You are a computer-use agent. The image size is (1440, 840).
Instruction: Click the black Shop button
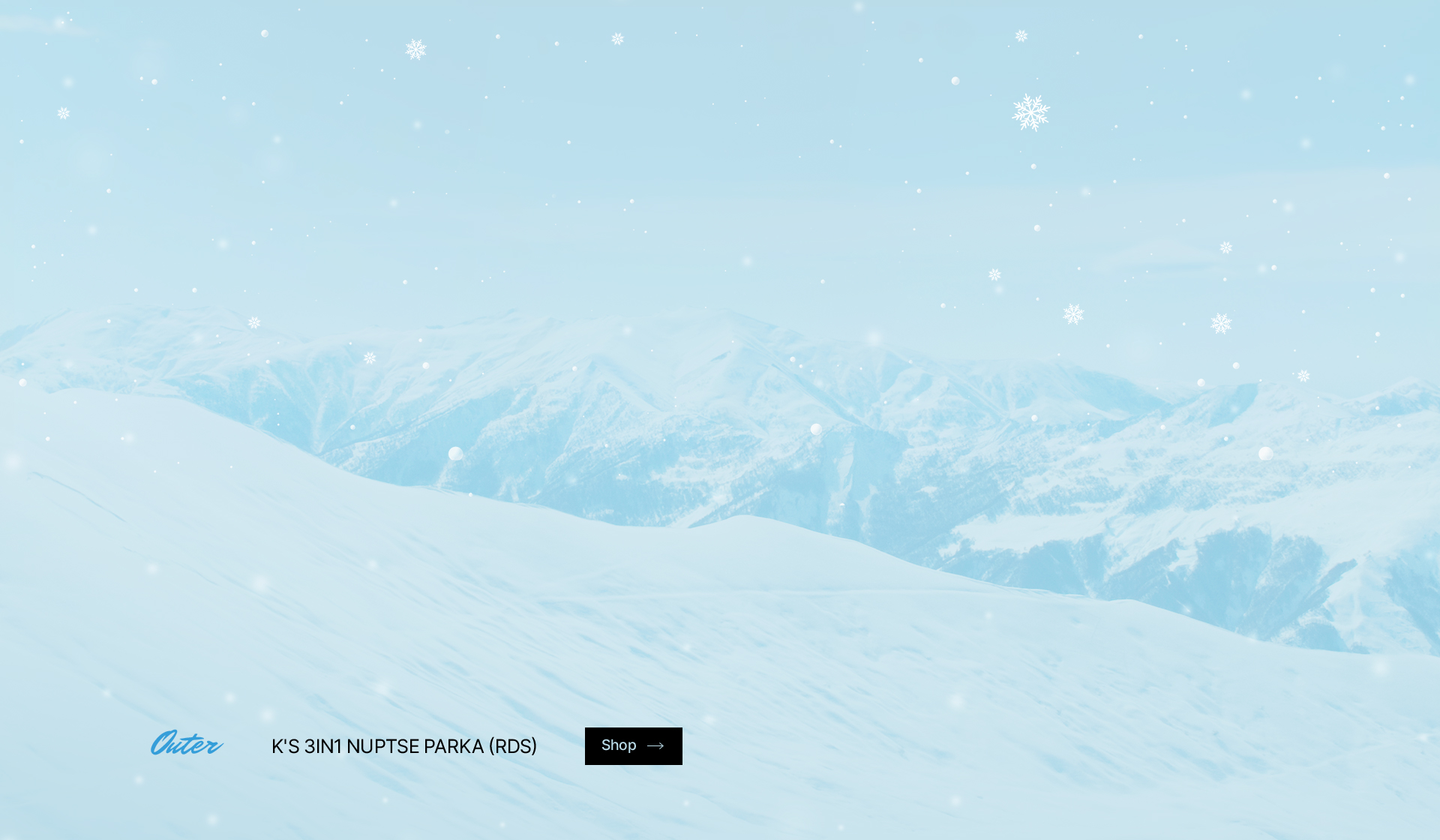point(633,745)
